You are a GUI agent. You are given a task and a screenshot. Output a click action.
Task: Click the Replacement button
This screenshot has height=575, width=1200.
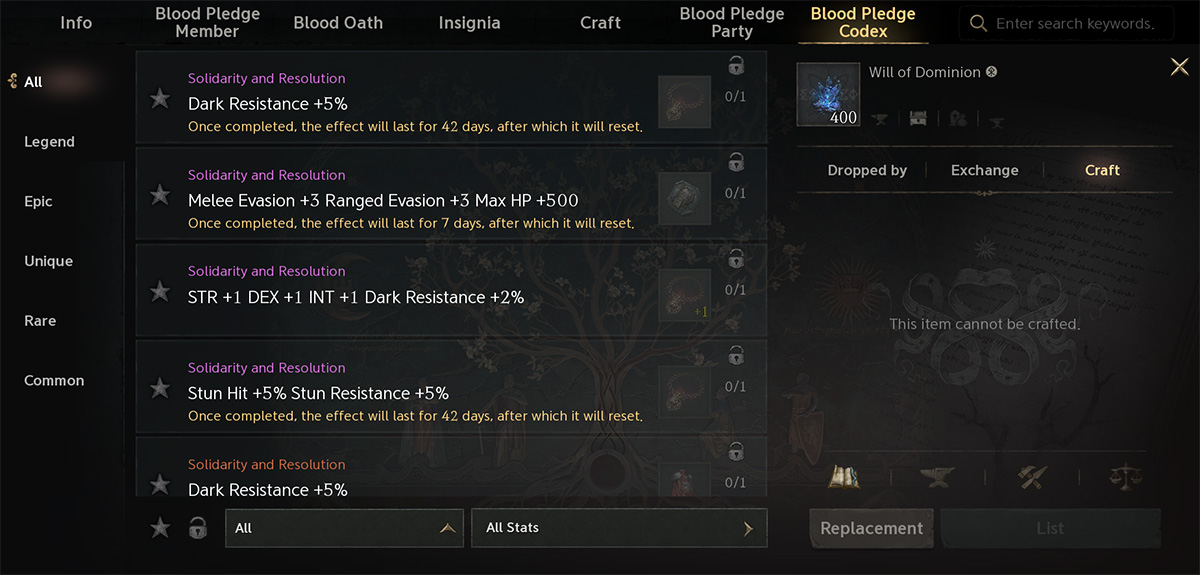(x=871, y=528)
